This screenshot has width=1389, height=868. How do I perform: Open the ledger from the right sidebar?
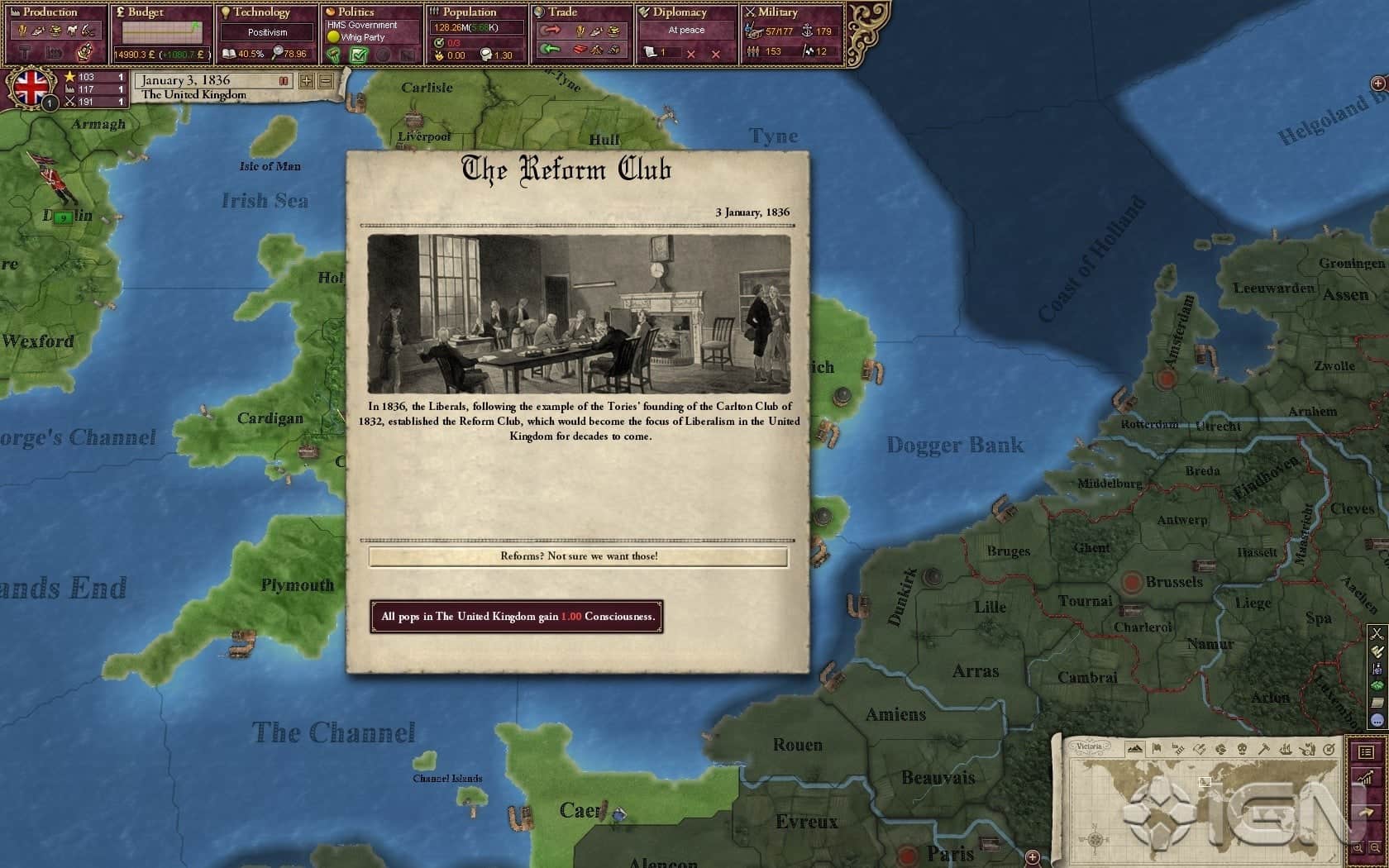pyautogui.click(x=1368, y=753)
